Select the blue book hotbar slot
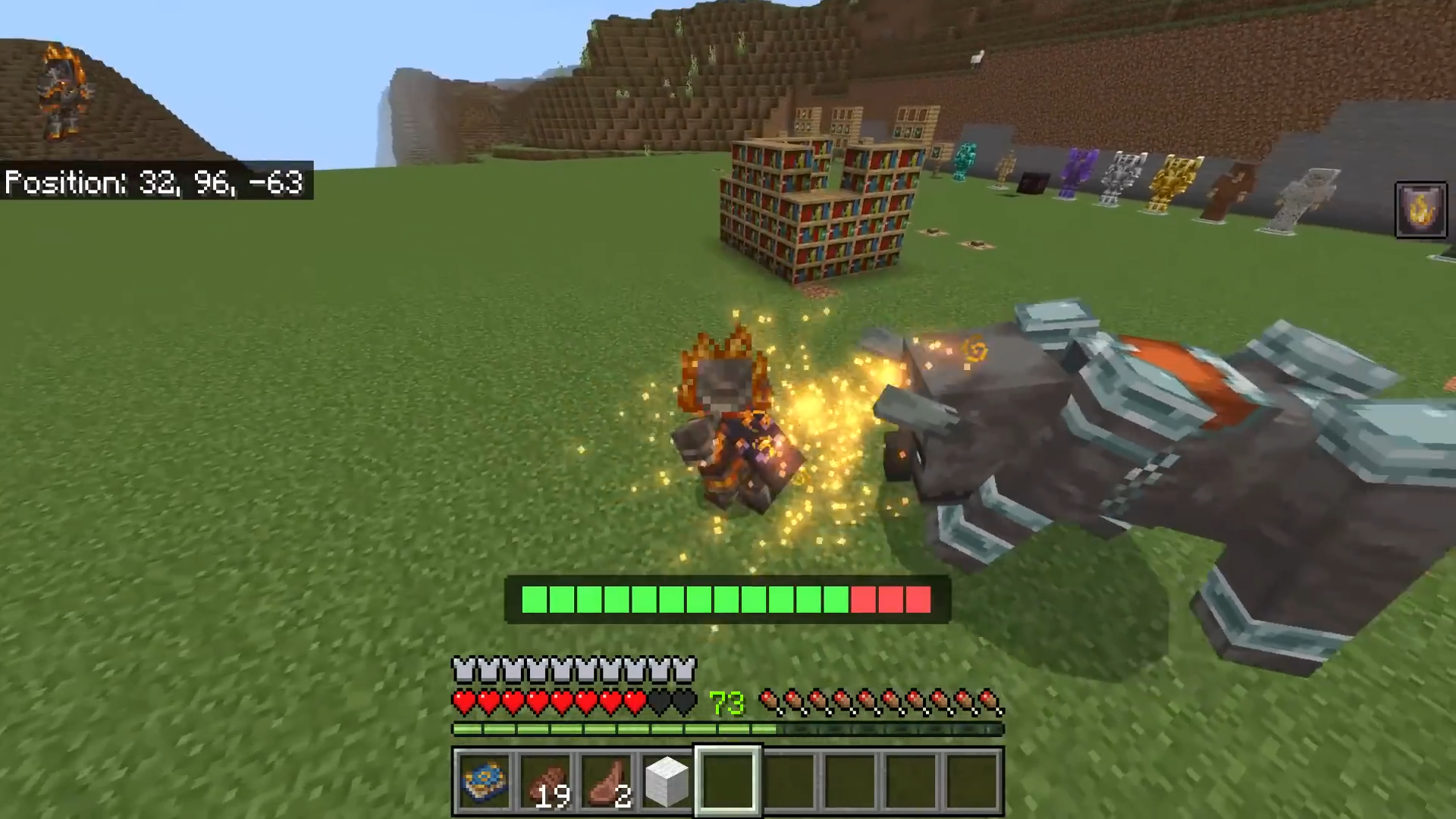 [x=485, y=781]
